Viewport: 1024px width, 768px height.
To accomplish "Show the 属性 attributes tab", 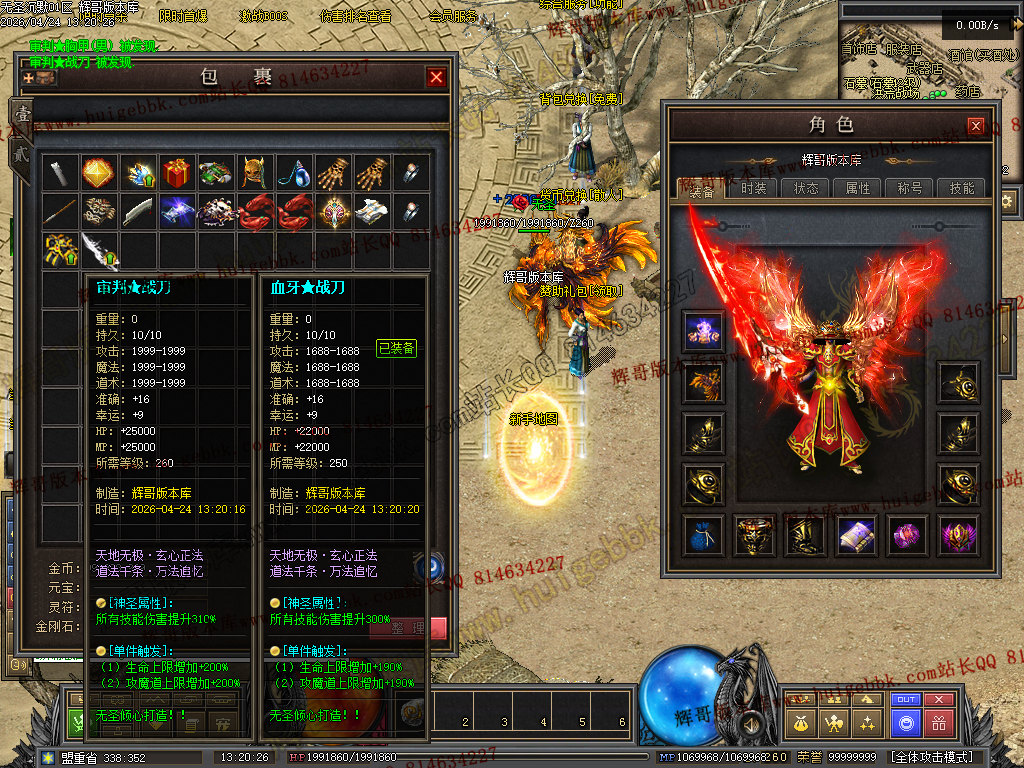I will click(858, 188).
